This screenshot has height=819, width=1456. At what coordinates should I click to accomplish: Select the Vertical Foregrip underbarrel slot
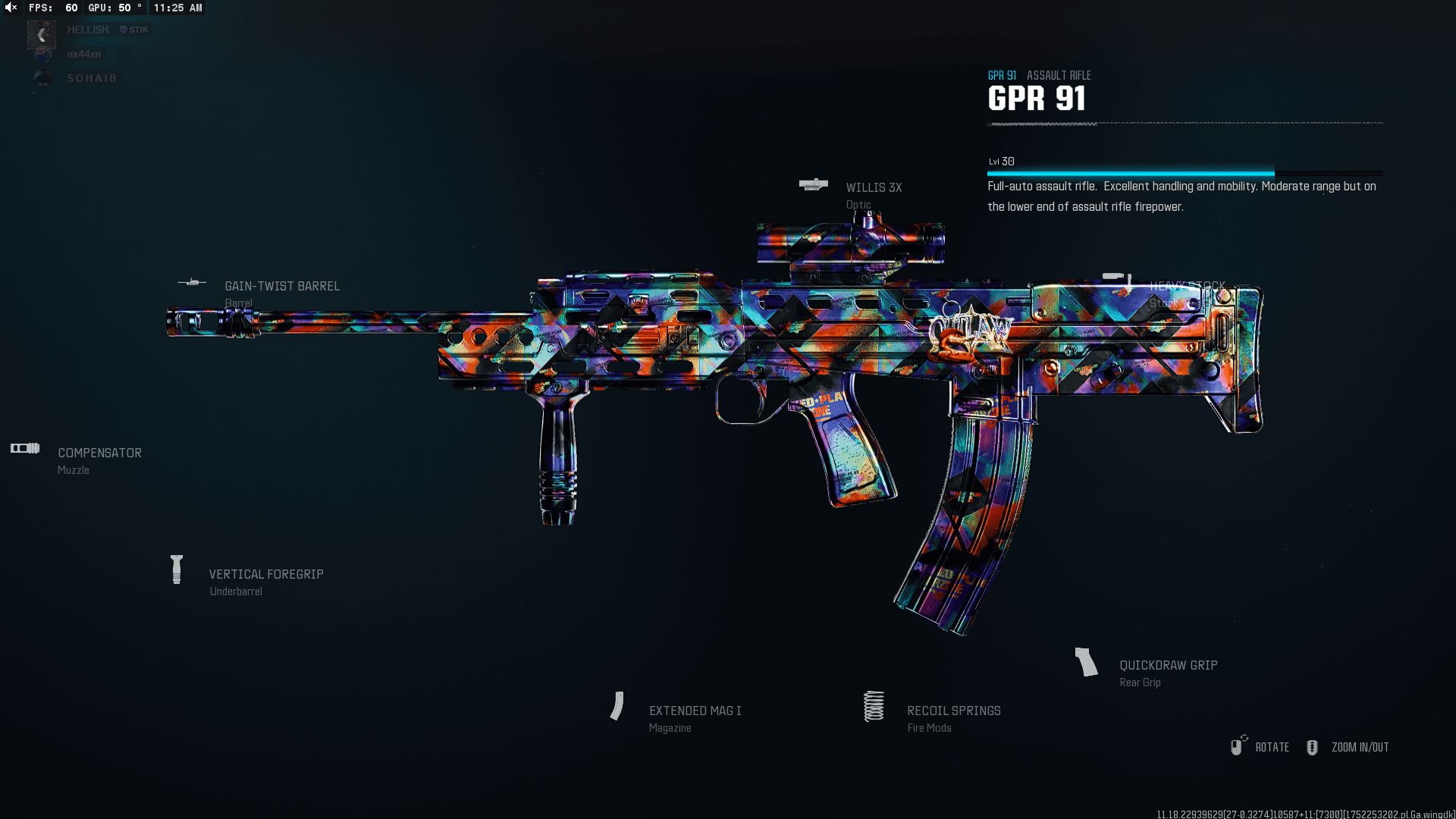pos(265,575)
